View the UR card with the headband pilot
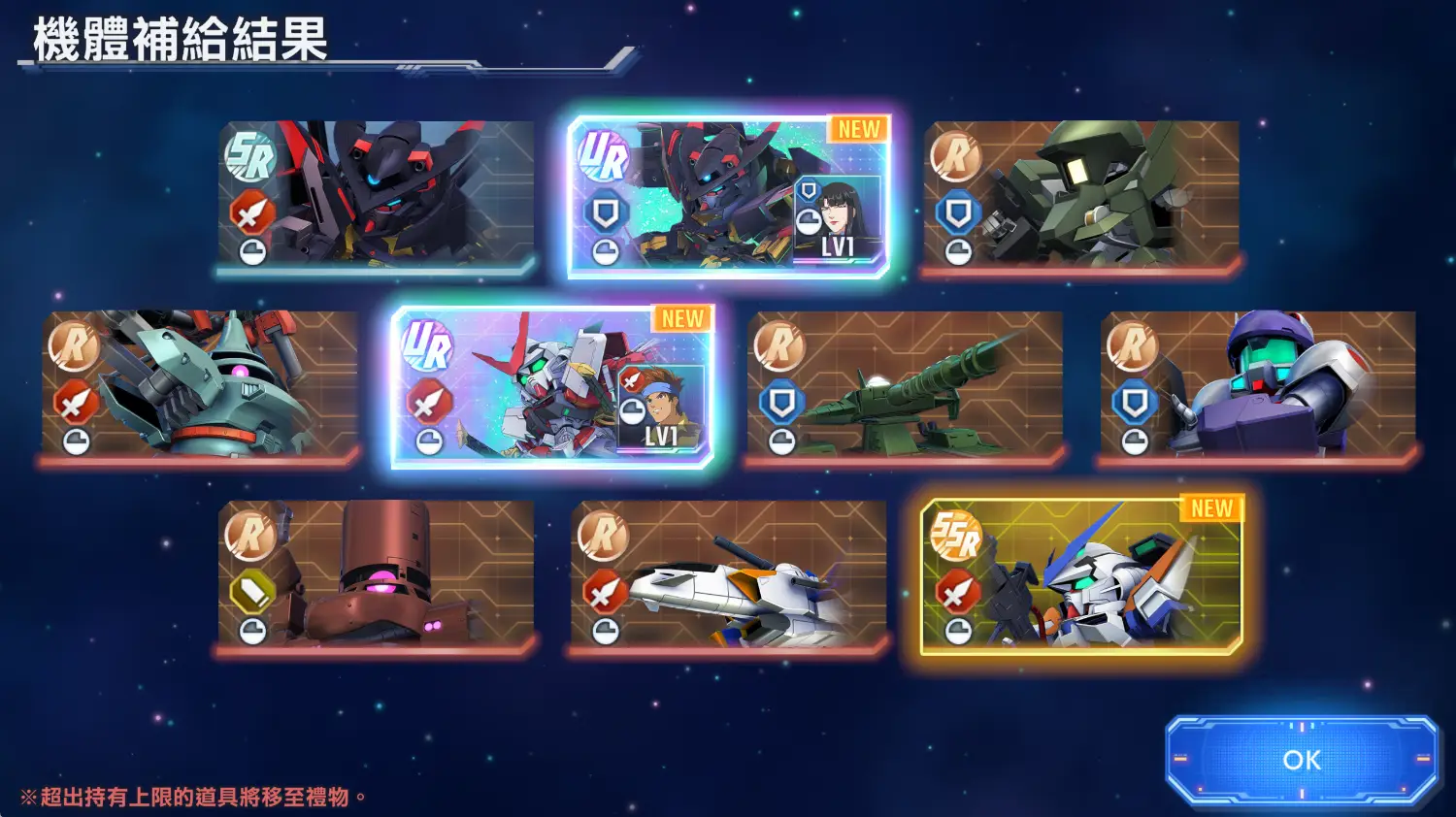The width and height of the screenshot is (1456, 817). point(552,385)
